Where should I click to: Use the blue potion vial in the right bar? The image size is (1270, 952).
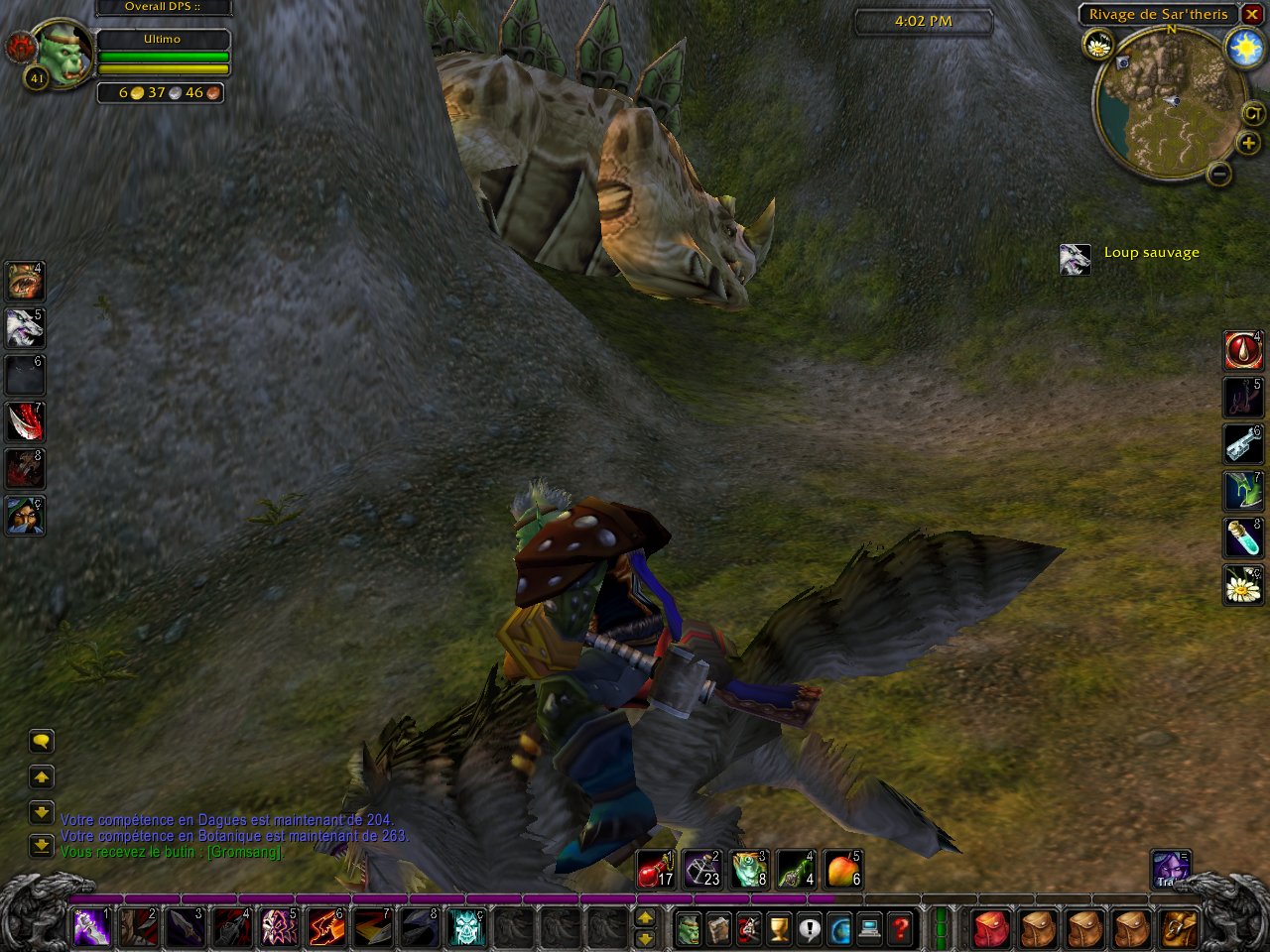[1242, 538]
